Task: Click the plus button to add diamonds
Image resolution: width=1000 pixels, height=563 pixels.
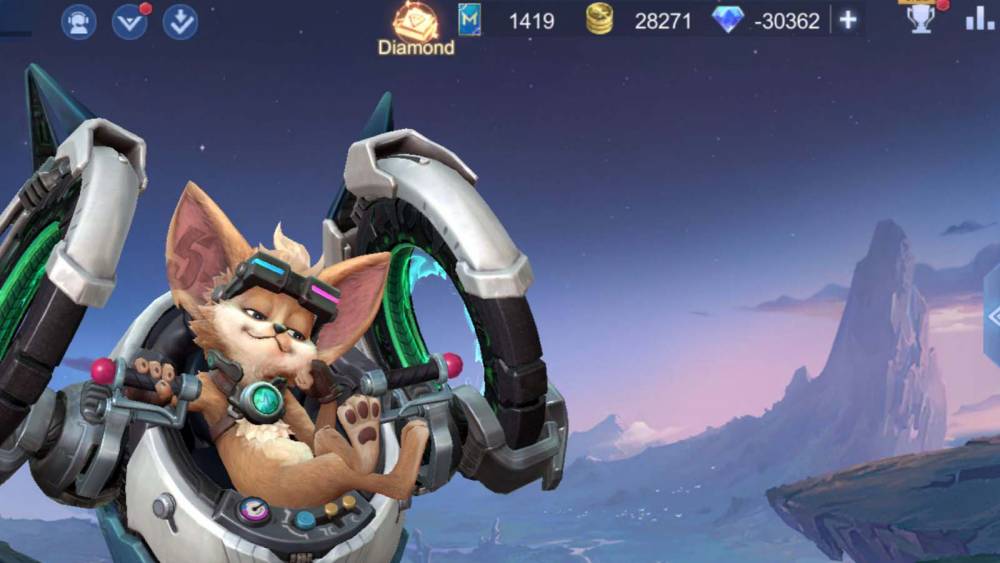Action: coord(848,20)
